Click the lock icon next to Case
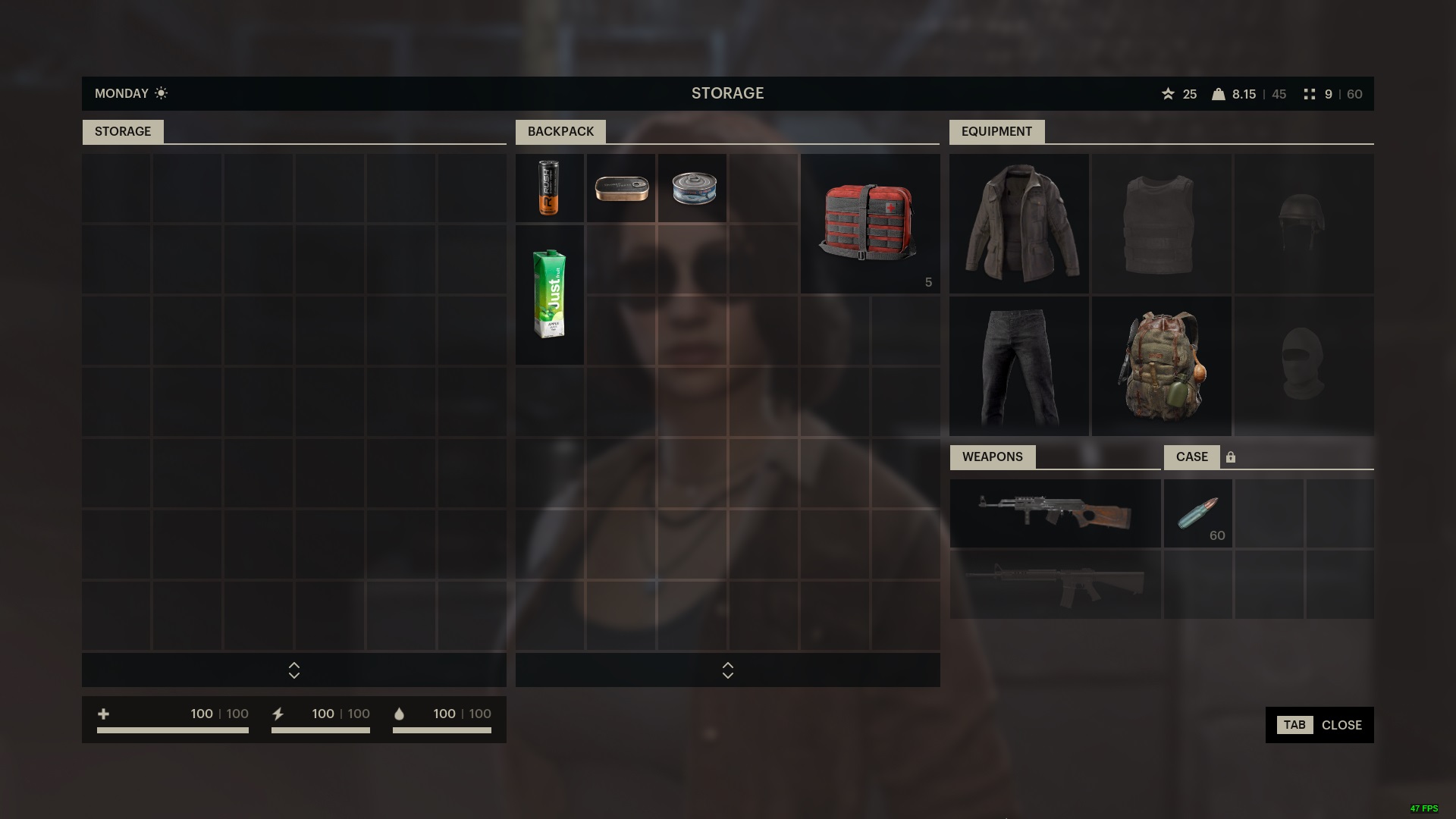This screenshot has width=1456, height=819. [1232, 457]
